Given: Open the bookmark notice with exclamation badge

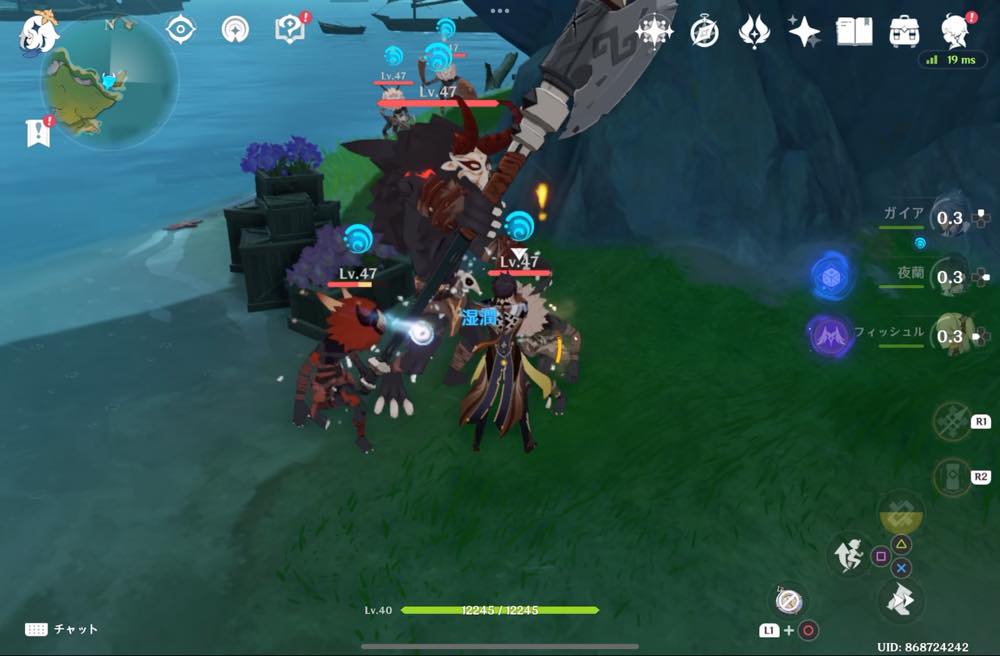Looking at the screenshot, I should [38, 131].
